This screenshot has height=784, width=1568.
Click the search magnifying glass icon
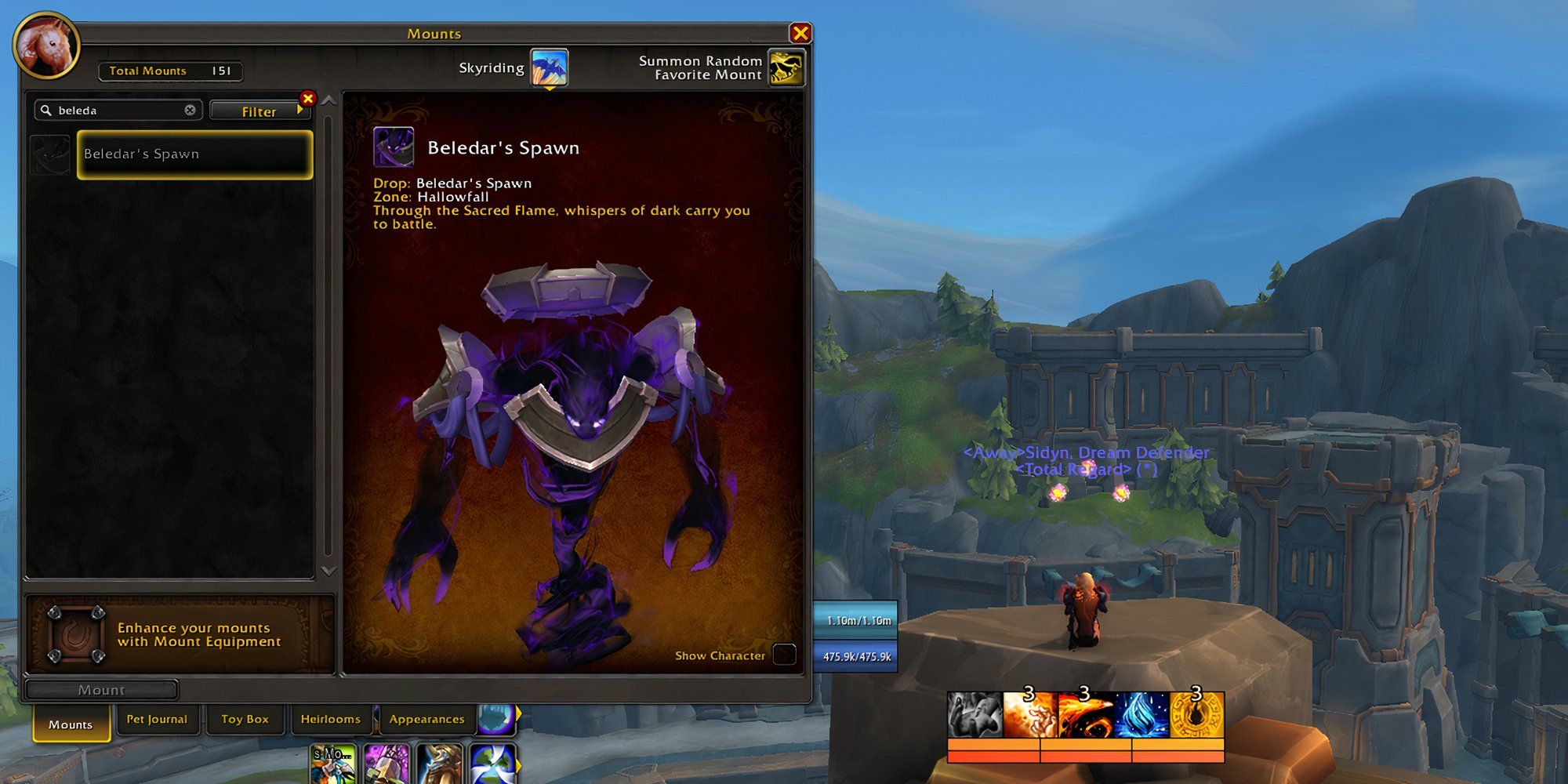click(x=47, y=110)
